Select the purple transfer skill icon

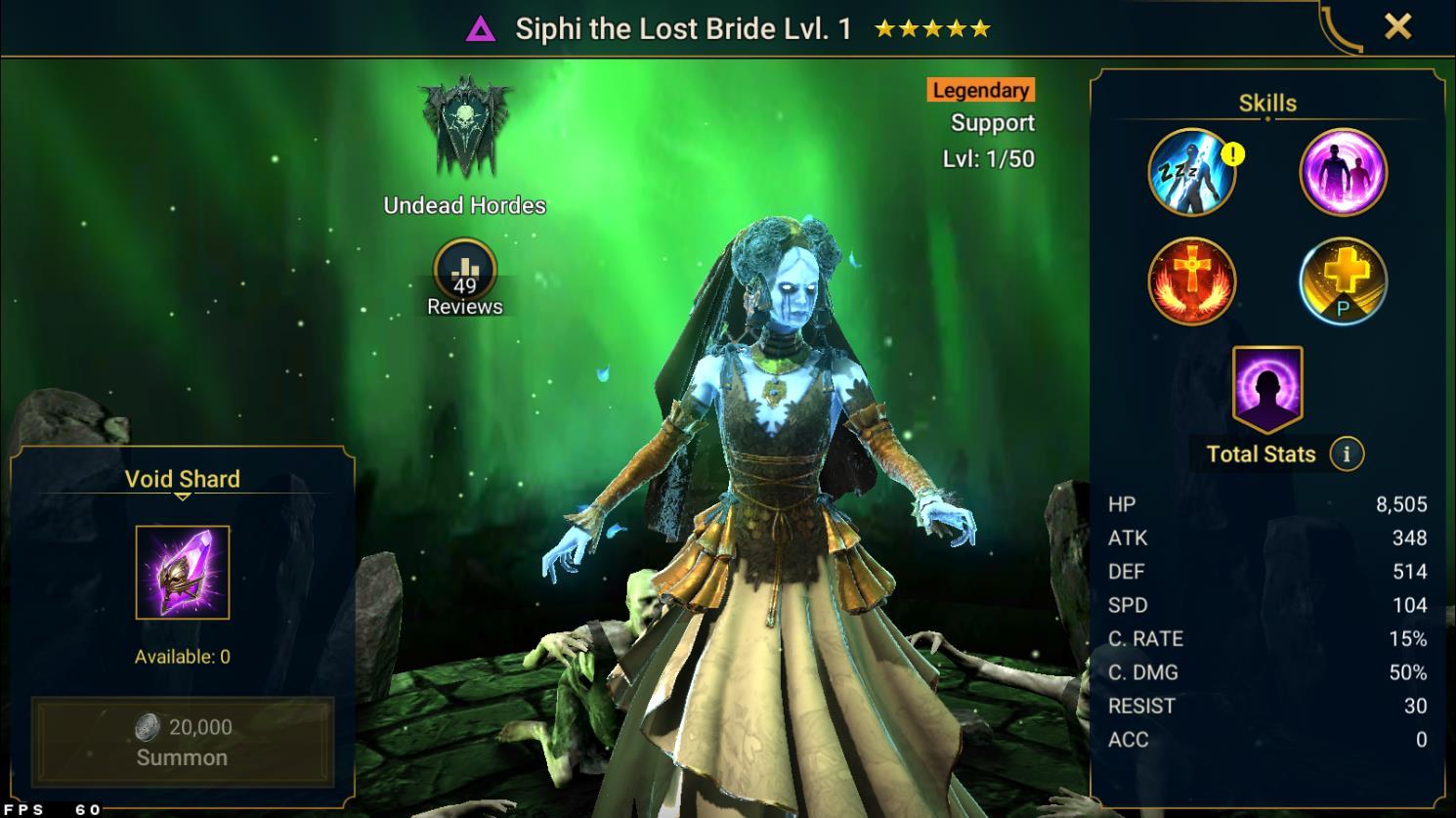(x=1342, y=172)
